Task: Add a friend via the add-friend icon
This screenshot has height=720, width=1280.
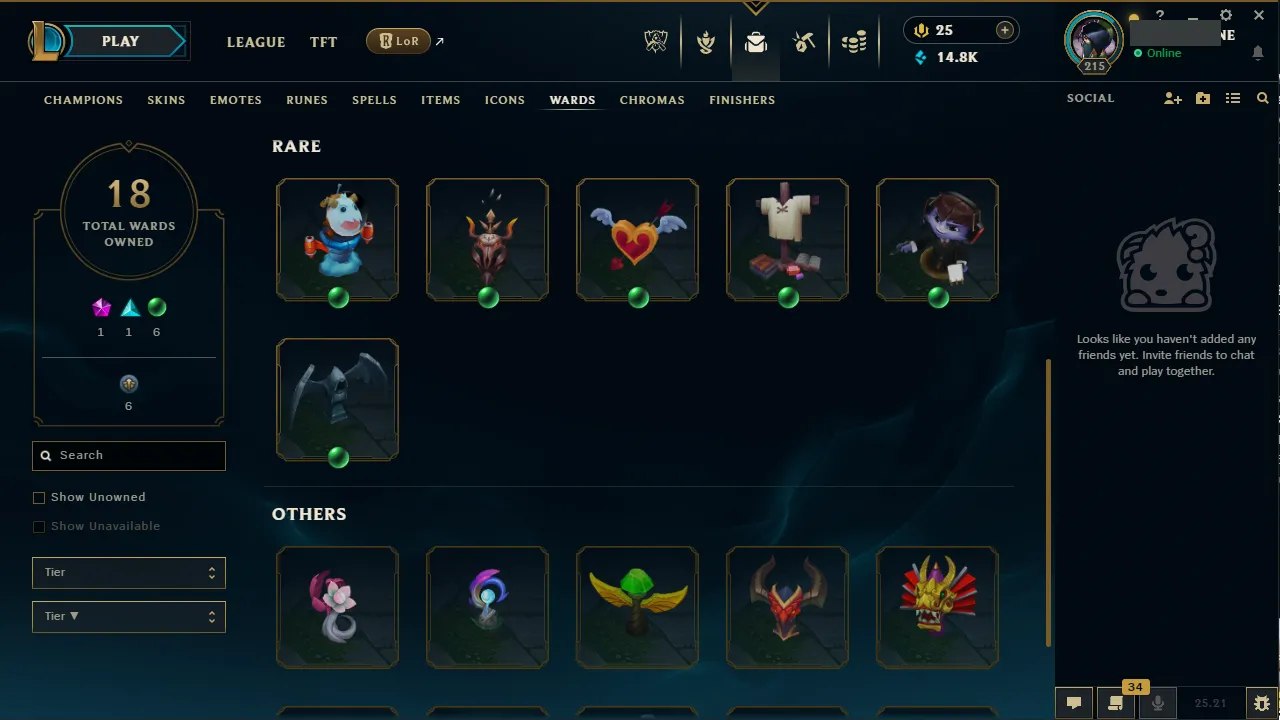Action: tap(1172, 98)
